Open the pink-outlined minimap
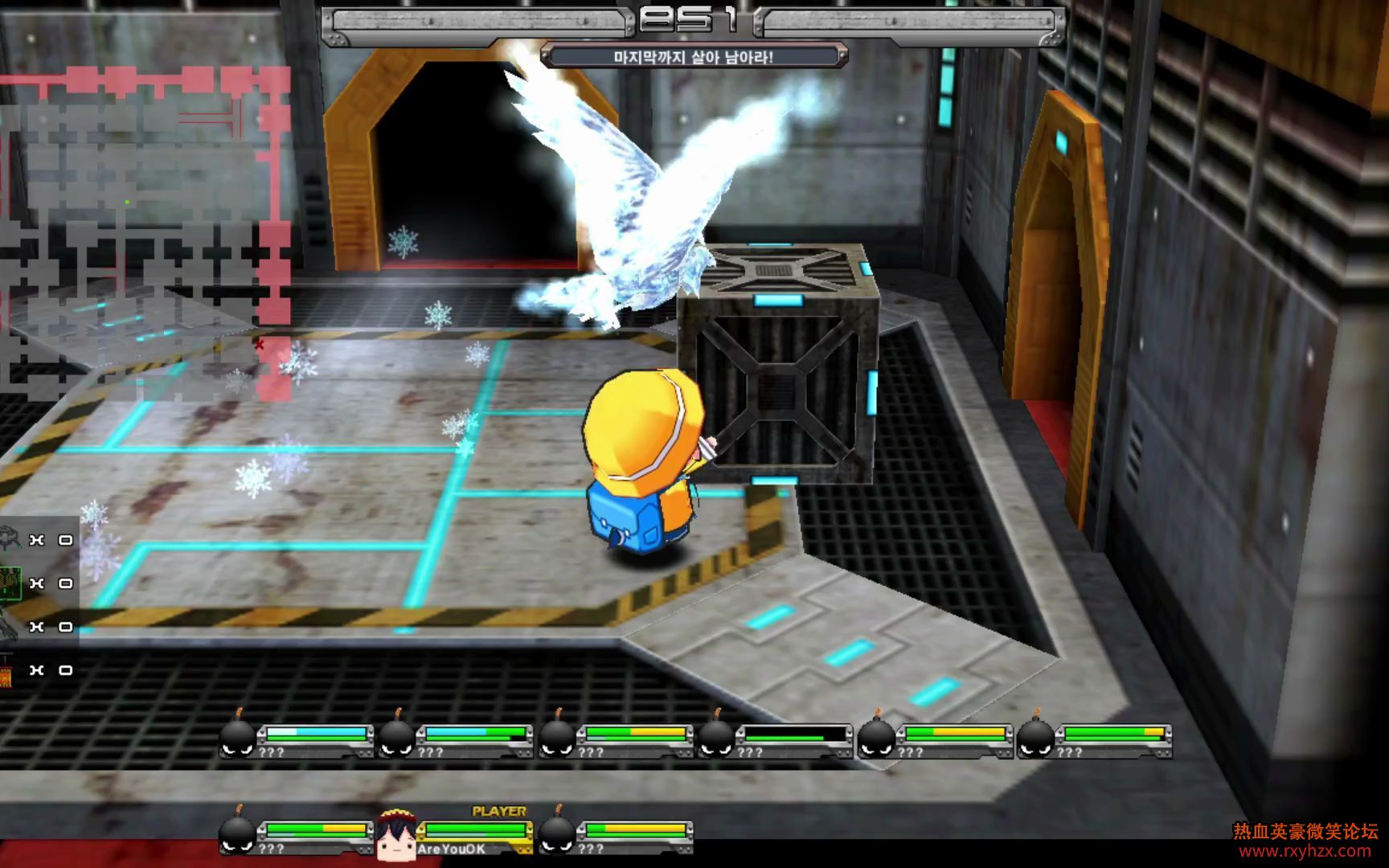 click(x=145, y=233)
